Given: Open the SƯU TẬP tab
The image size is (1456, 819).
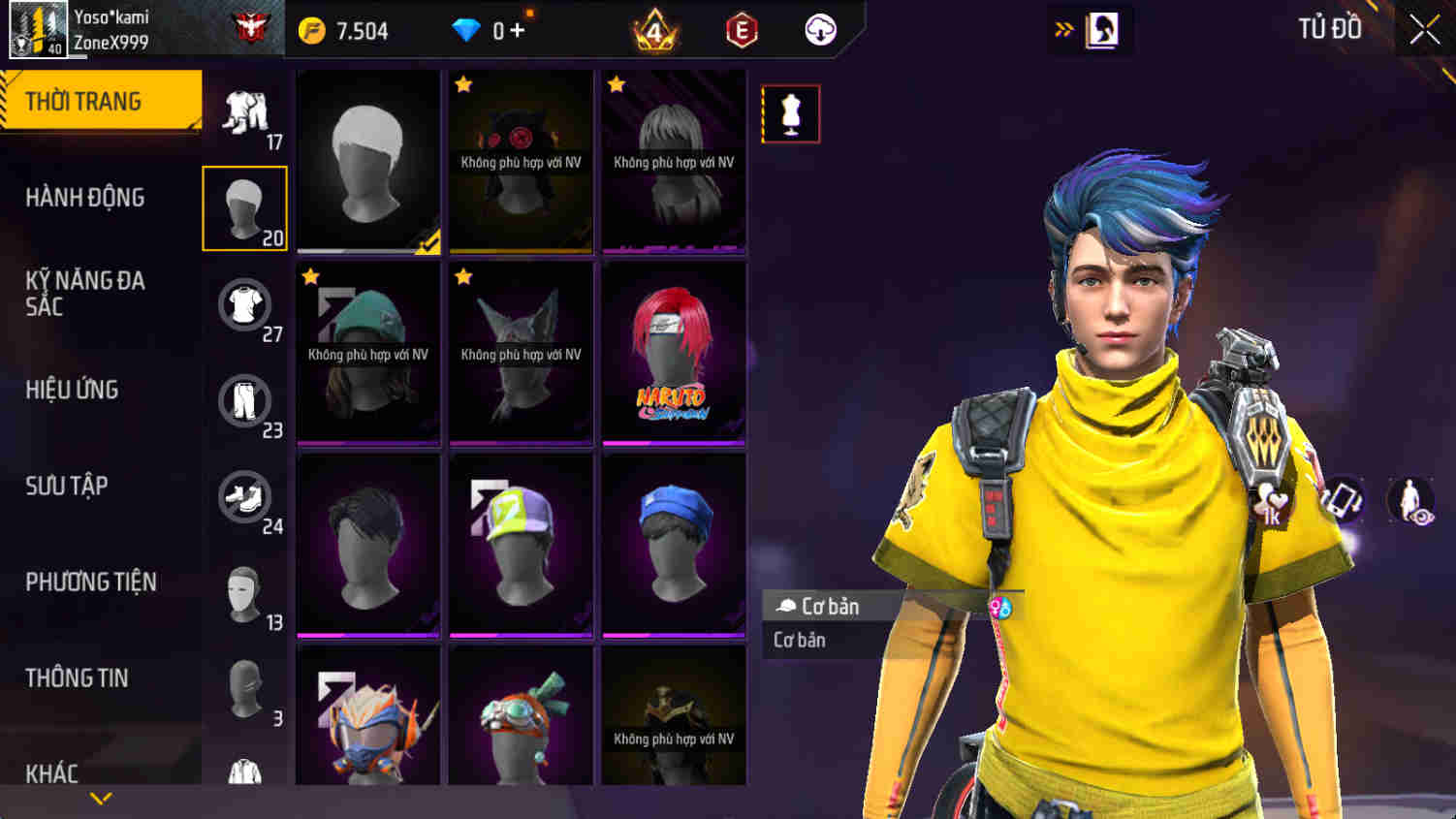Looking at the screenshot, I should (66, 486).
